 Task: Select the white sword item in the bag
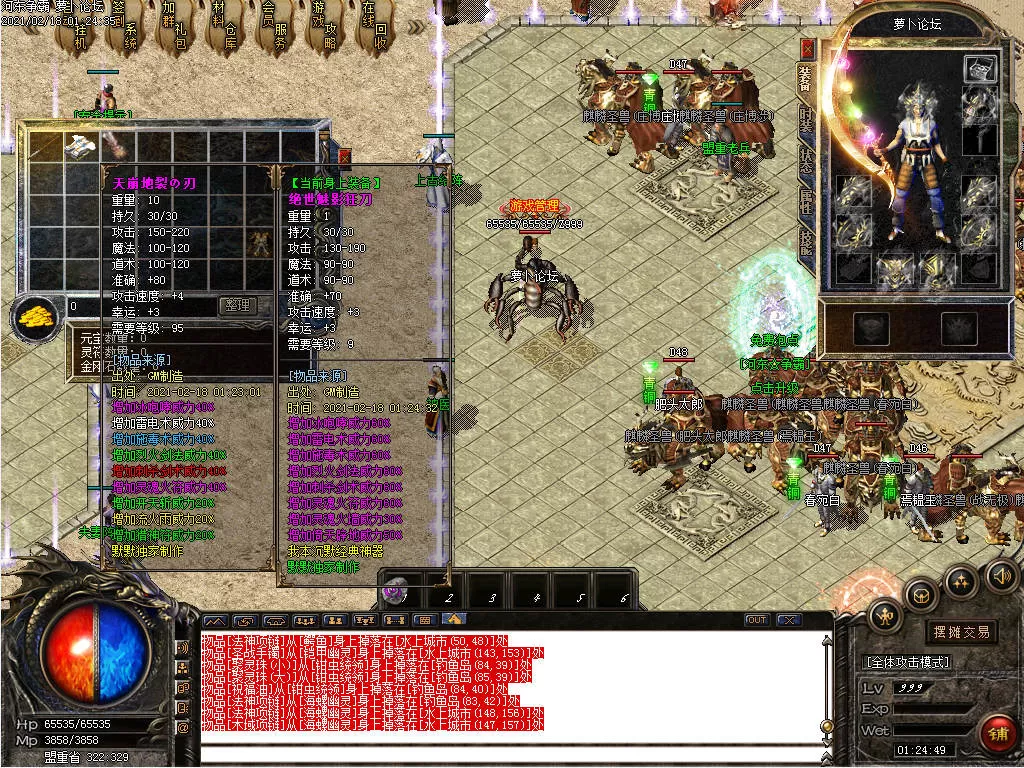tap(79, 147)
